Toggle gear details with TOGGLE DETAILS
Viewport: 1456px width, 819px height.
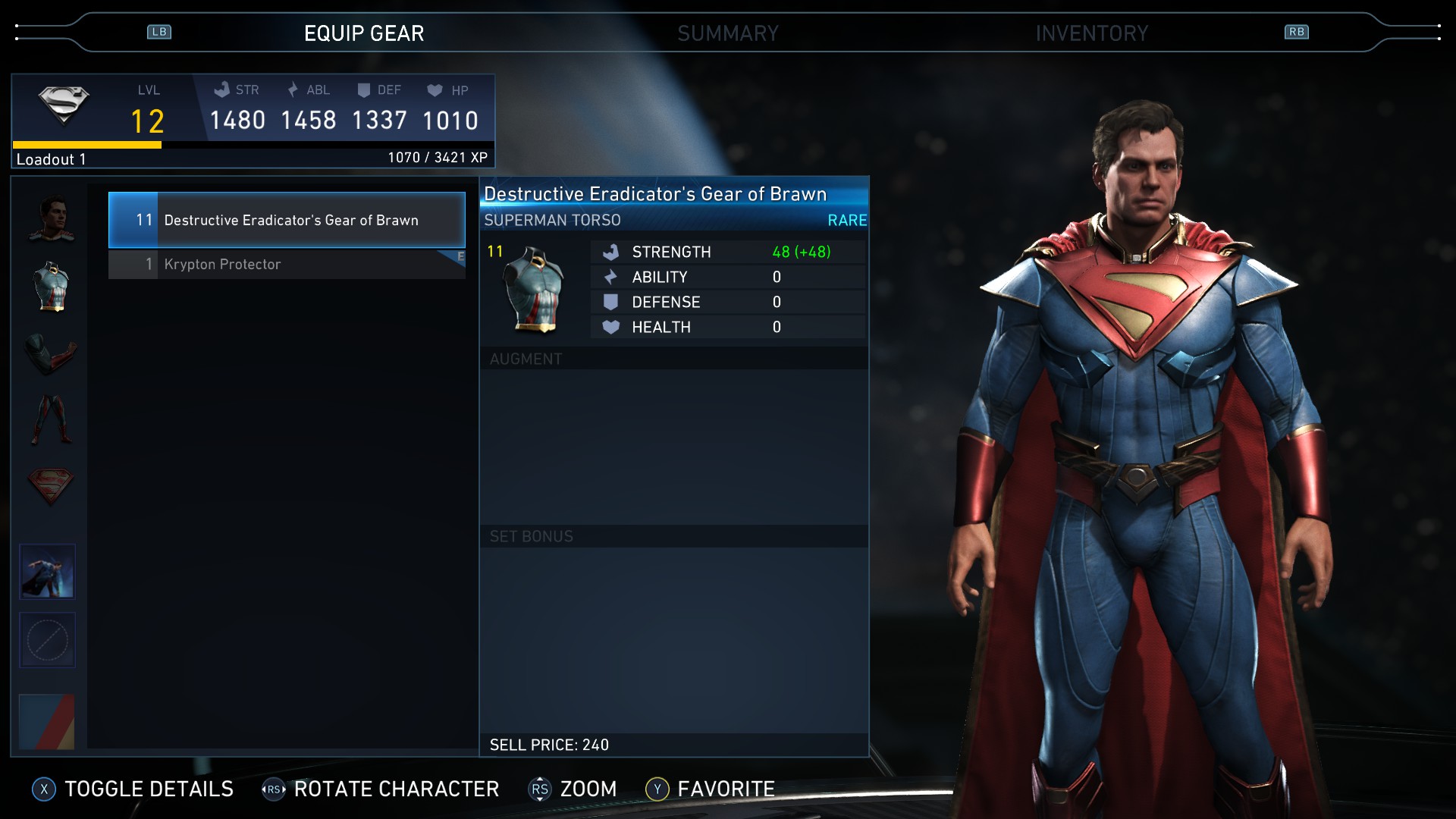[x=147, y=789]
